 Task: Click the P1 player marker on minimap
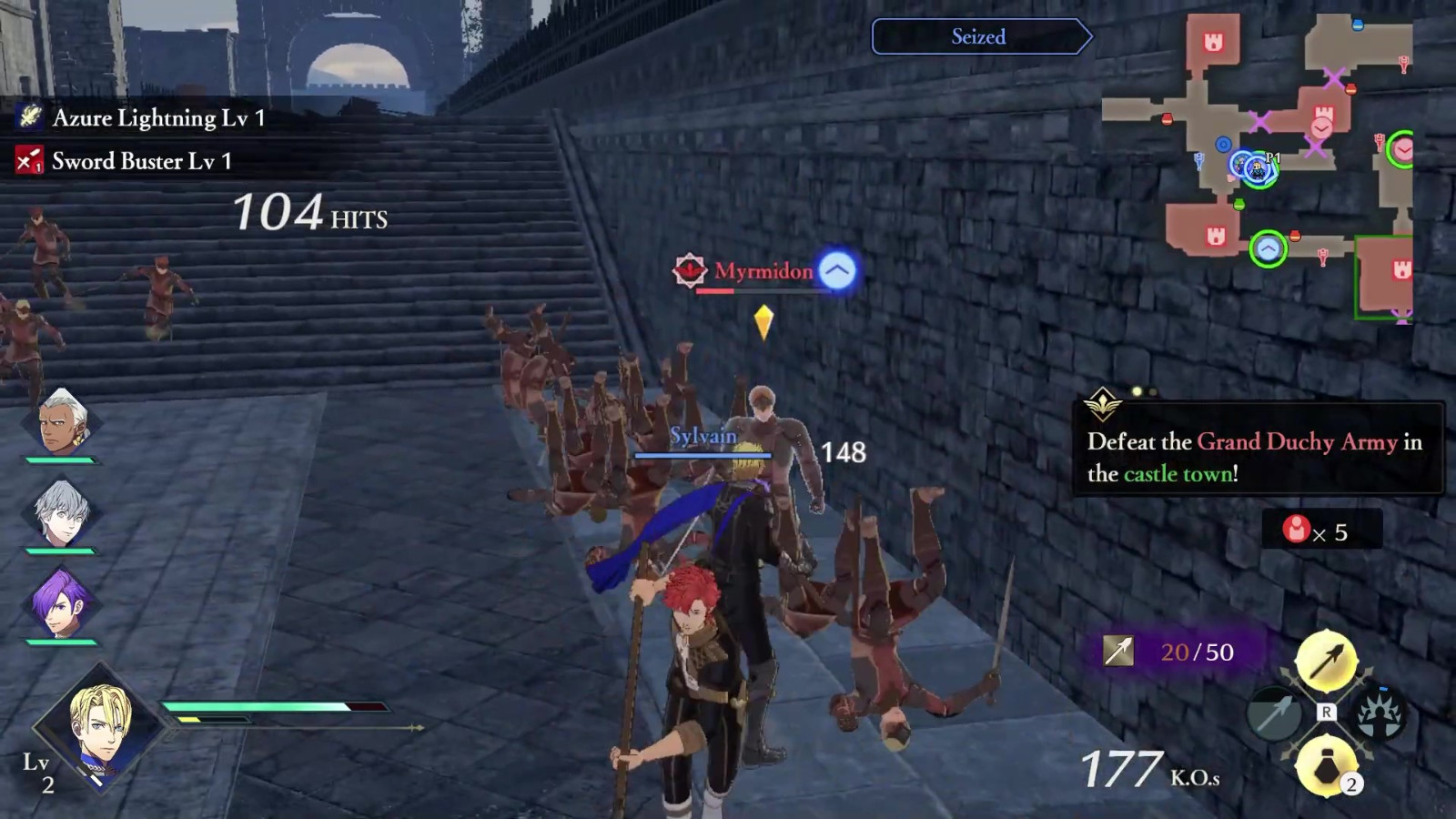pos(1259,169)
